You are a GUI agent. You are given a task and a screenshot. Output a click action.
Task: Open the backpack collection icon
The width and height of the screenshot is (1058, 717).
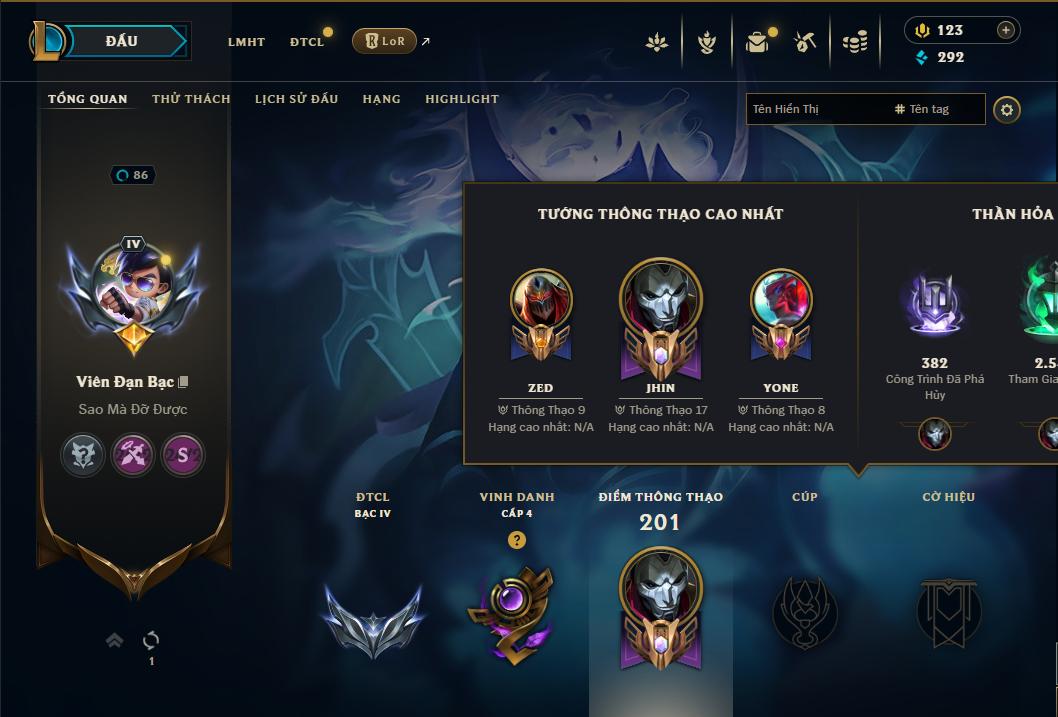[757, 42]
